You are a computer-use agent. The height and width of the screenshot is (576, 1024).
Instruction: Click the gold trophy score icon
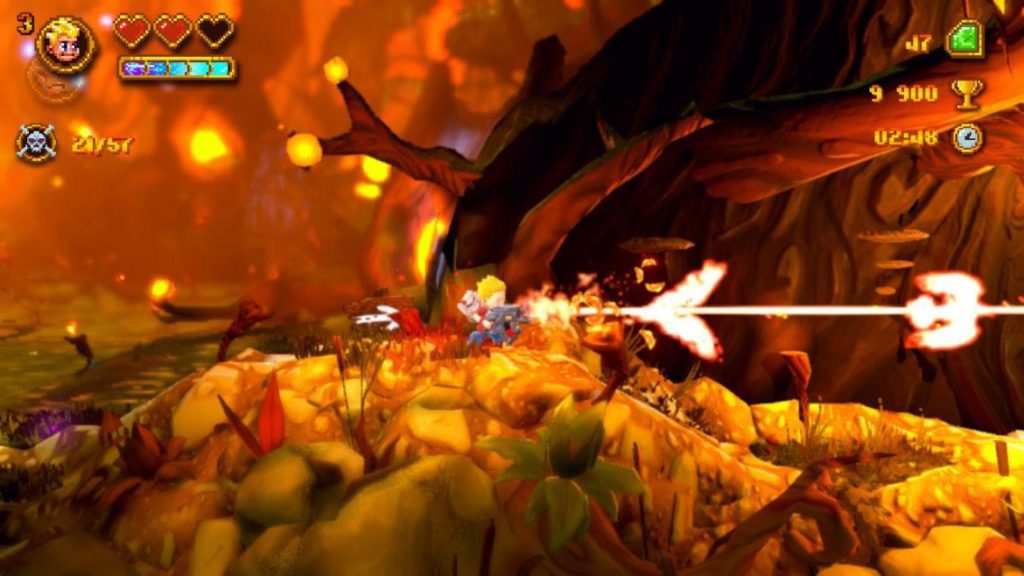pos(967,93)
